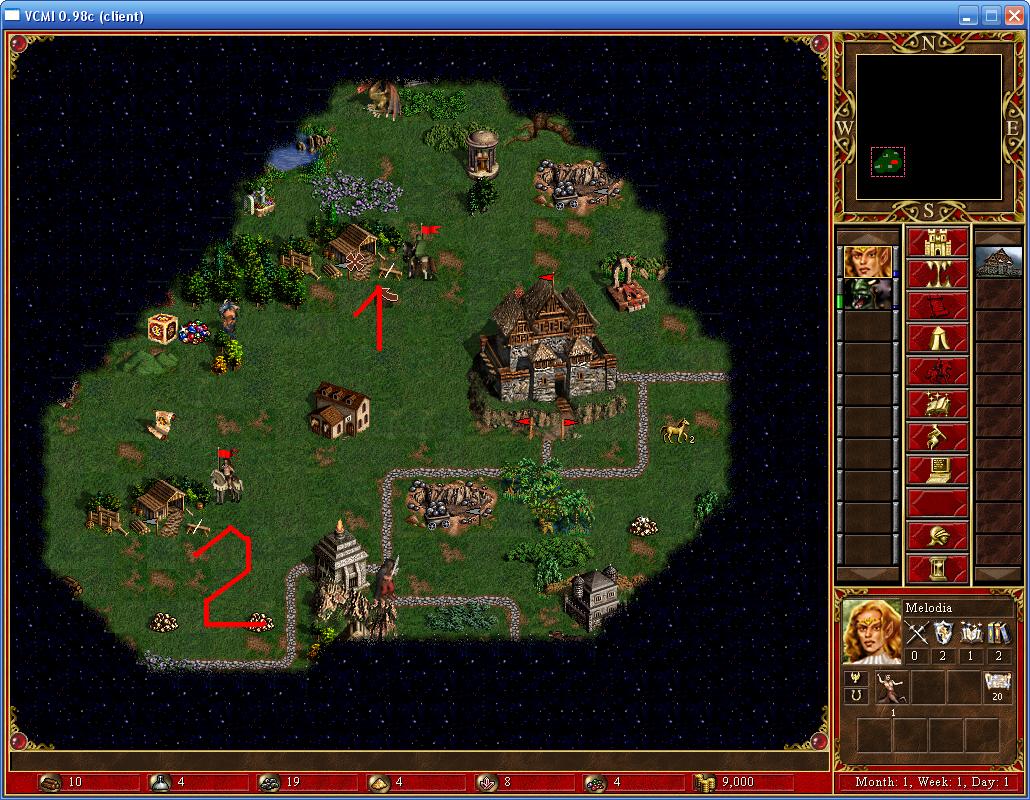Select the green orc hero in the hero list
This screenshot has height=800, width=1030.
pyautogui.click(x=867, y=294)
